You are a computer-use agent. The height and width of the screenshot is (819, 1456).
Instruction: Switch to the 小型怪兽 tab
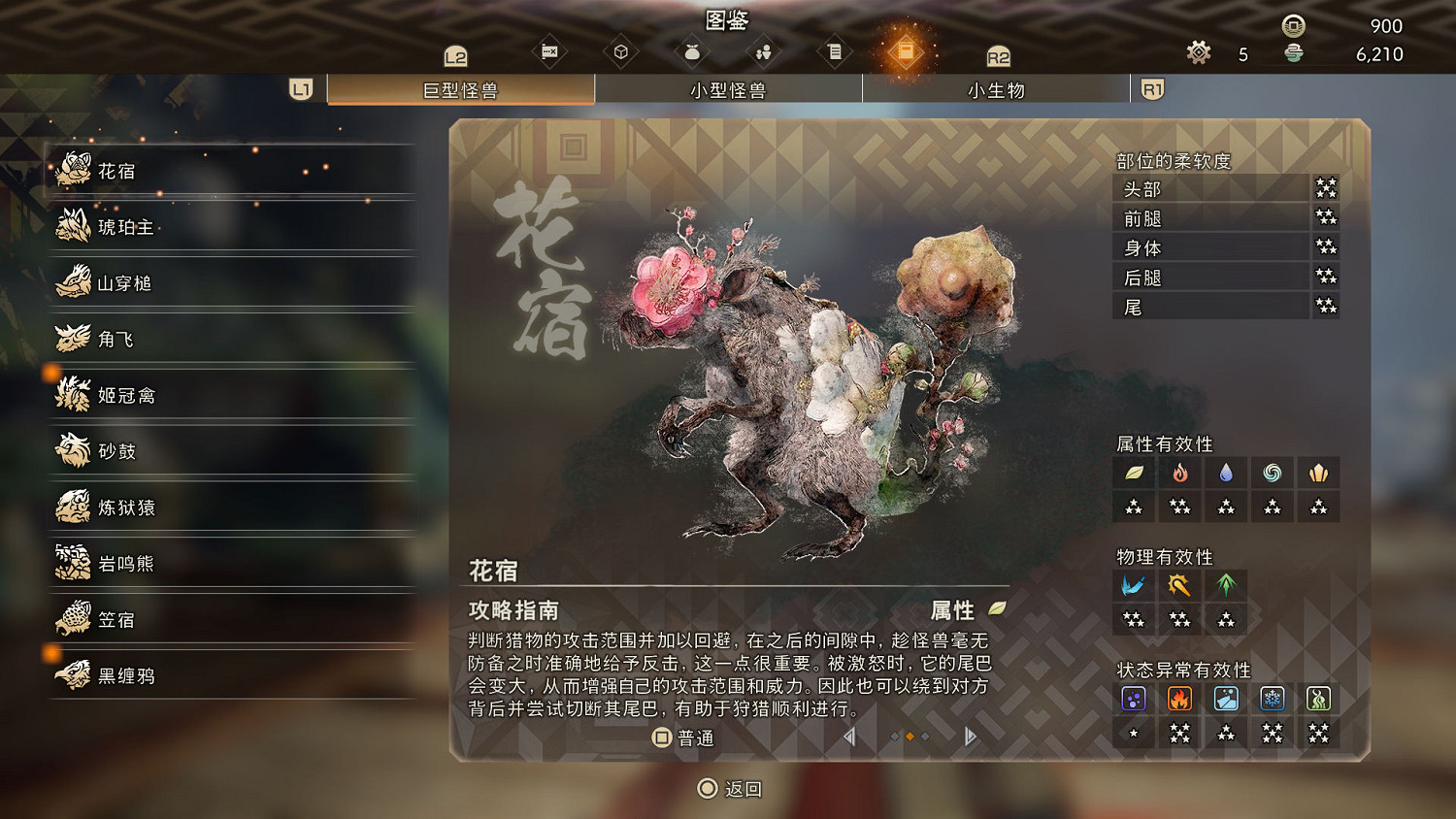(x=728, y=89)
